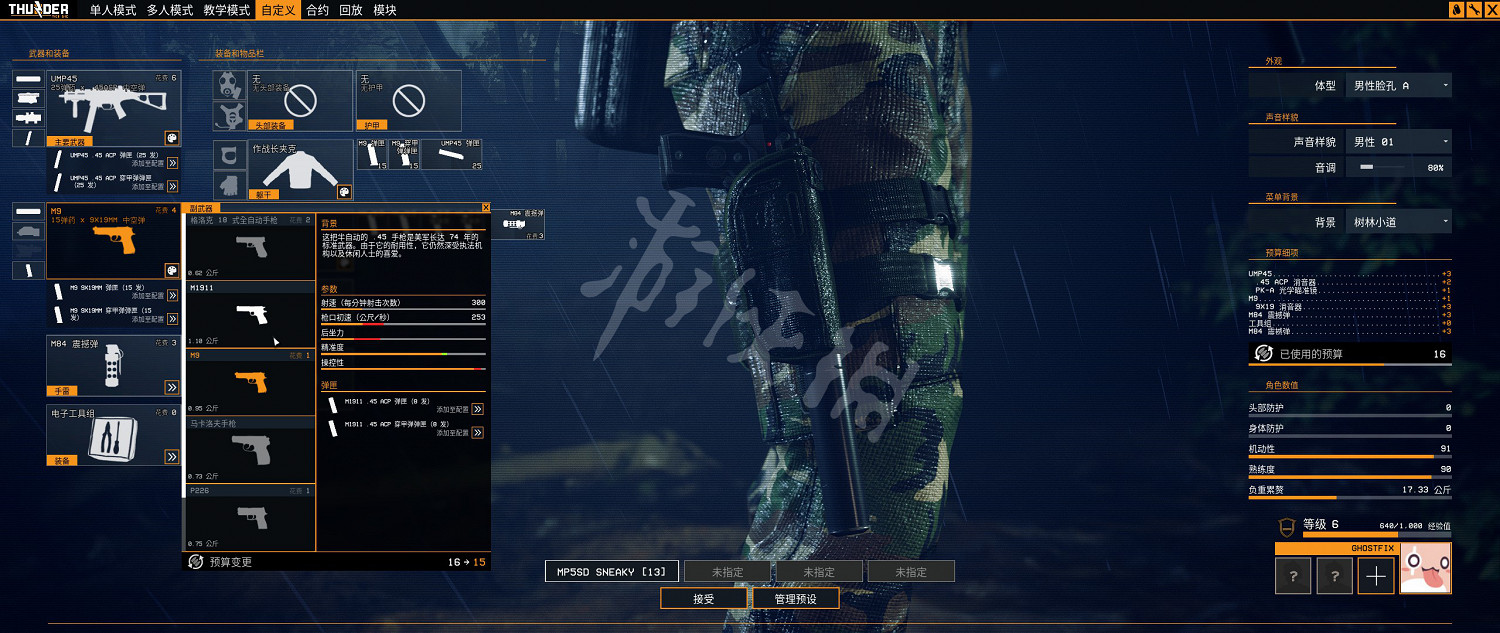The width and height of the screenshot is (1500, 633).
Task: Close the 副武器 selection panel
Action: click(486, 207)
